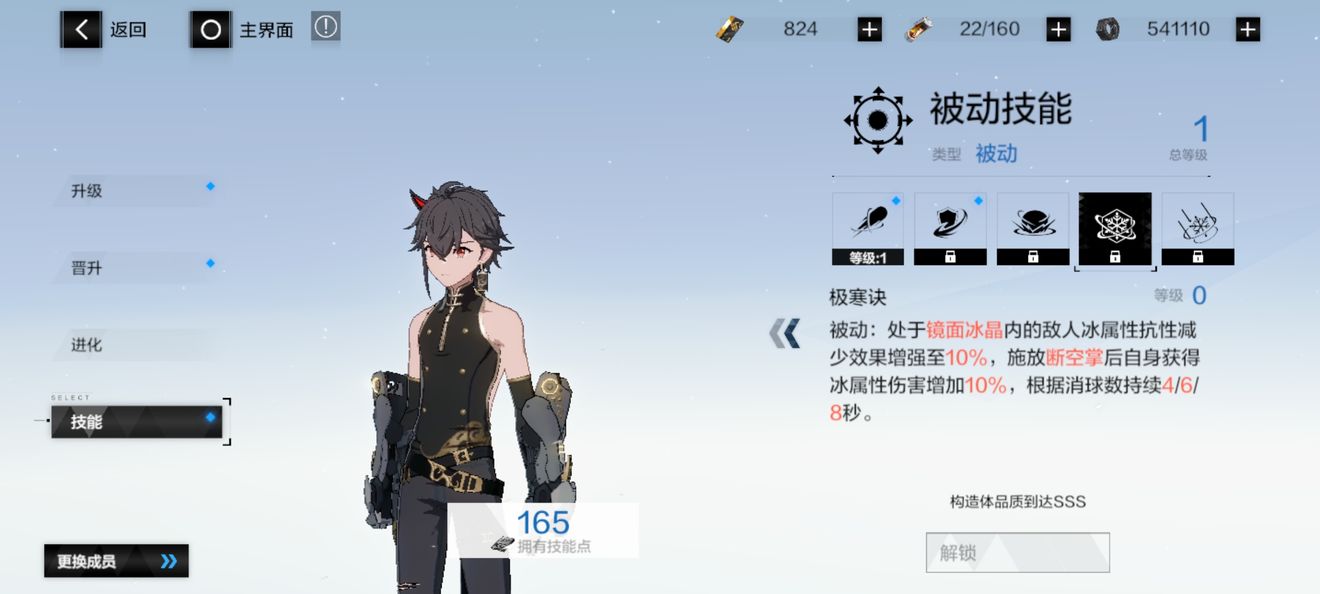This screenshot has width=1320, height=594.
Task: Go back with the 返回 button
Action: [106, 30]
